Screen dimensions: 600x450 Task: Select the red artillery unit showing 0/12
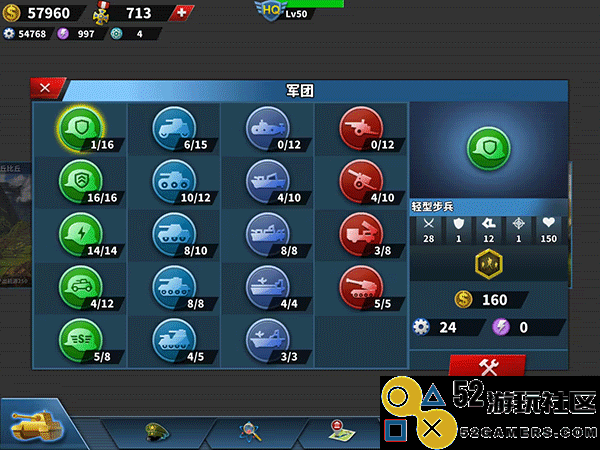[360, 127]
